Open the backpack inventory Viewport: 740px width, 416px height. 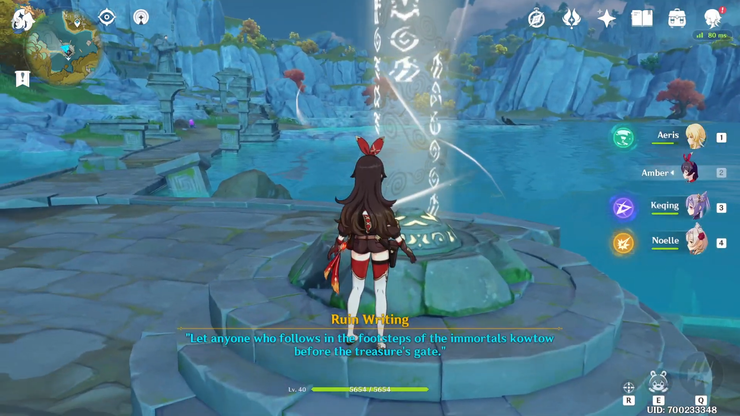(677, 18)
